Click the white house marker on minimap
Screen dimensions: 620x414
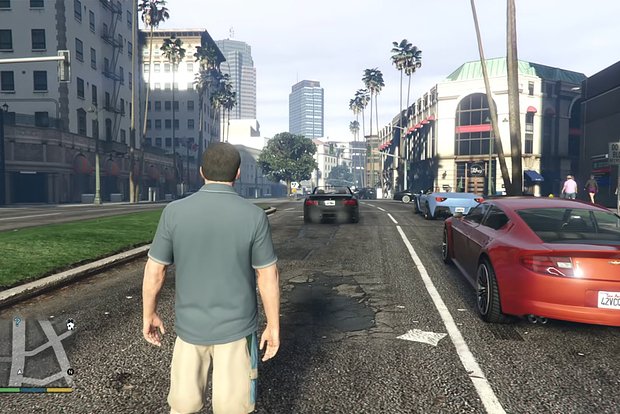[70, 325]
